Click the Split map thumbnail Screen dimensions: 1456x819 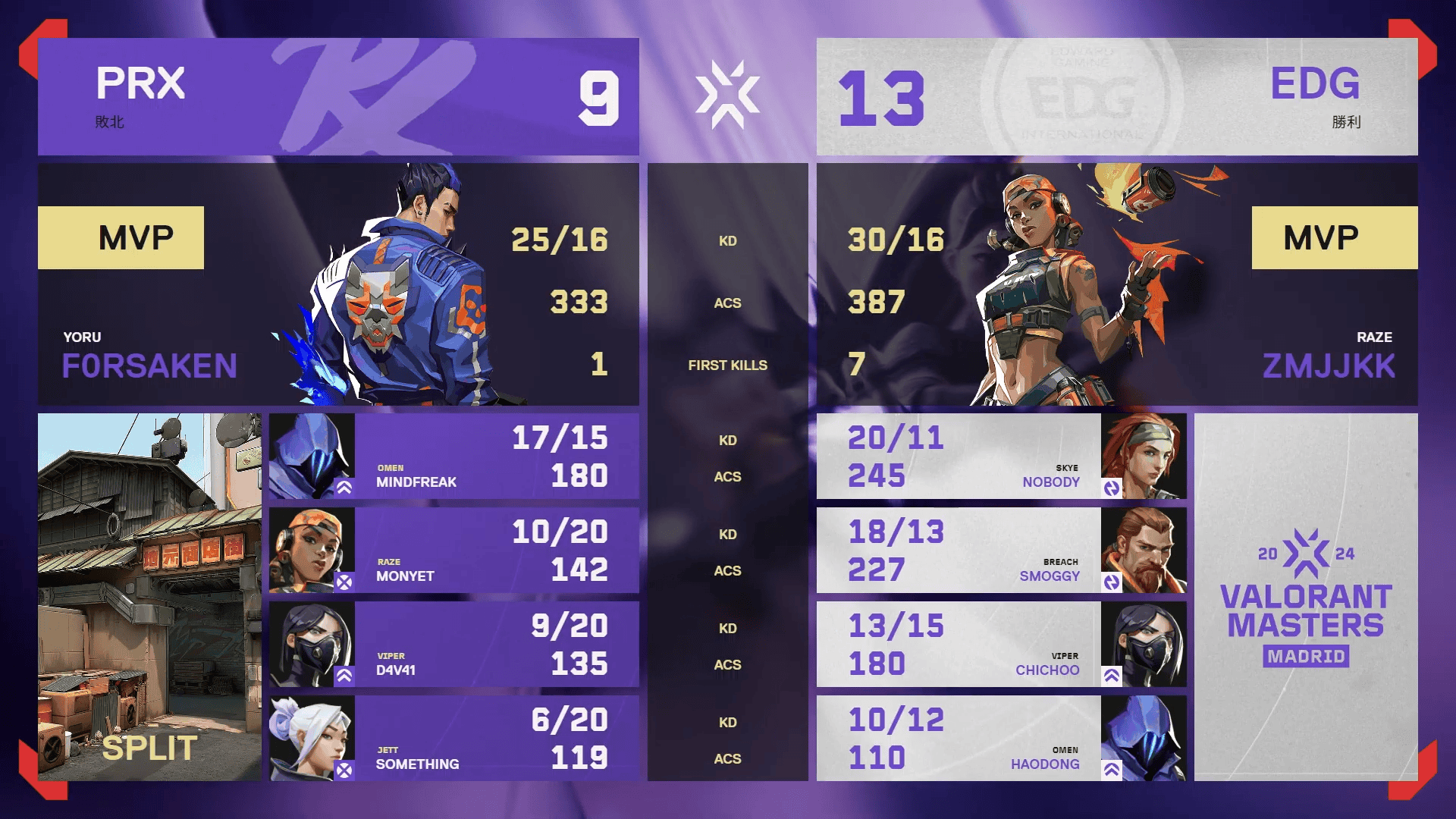[149, 597]
